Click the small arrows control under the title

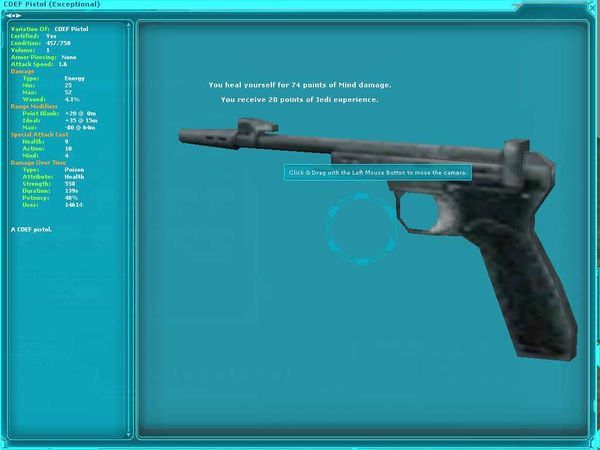(x=14, y=15)
